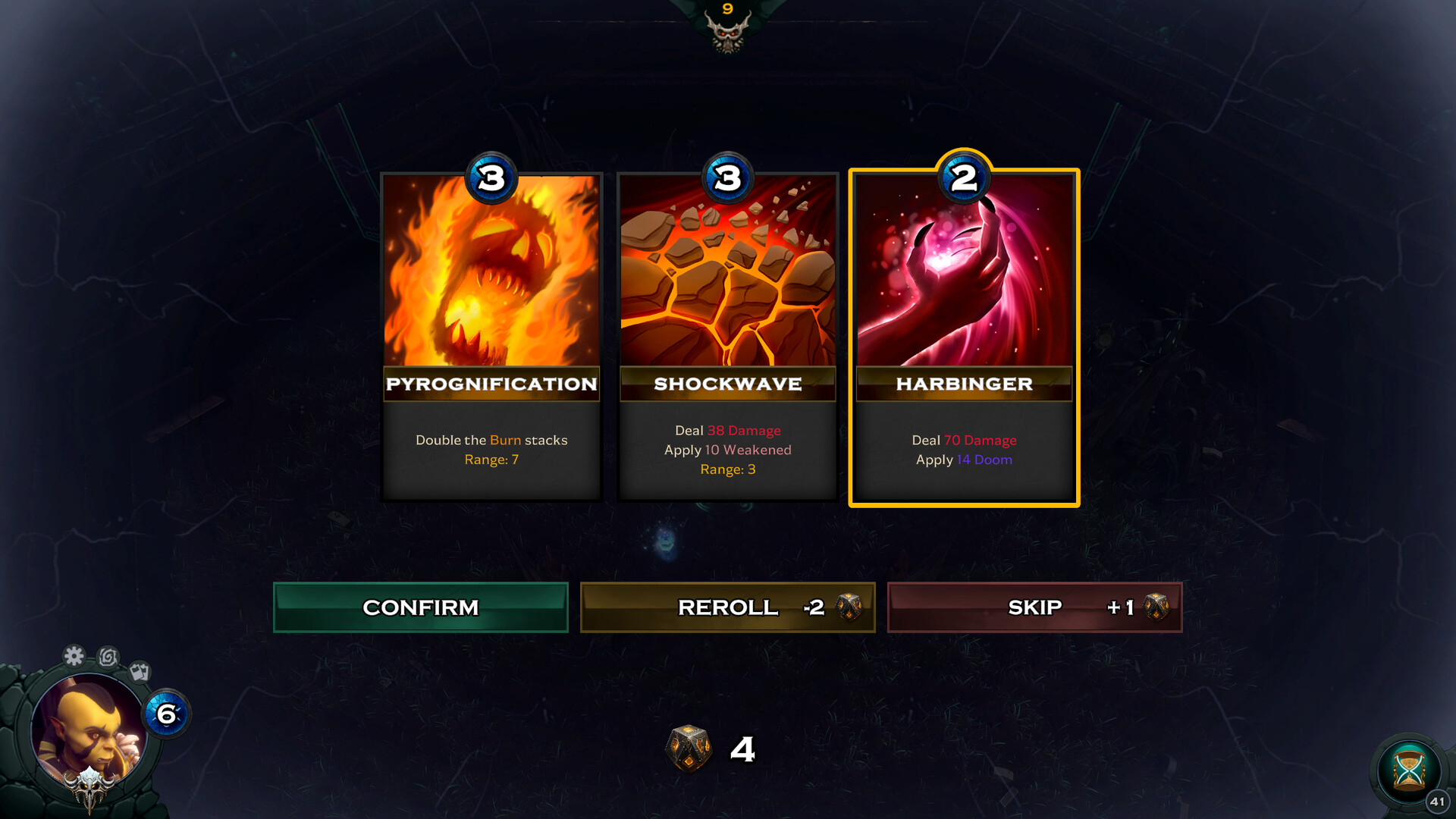
Task: Select the blue mana orb showing 6
Action: (x=167, y=713)
